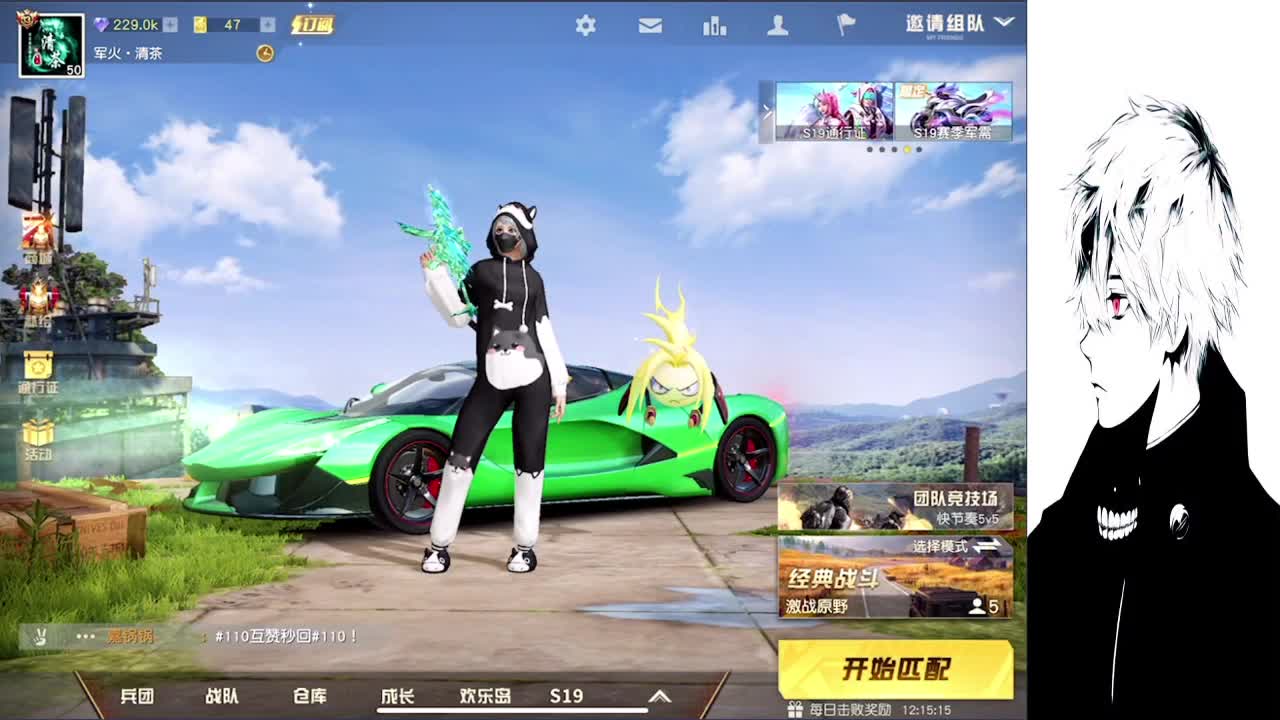Switch to the 仓库 warehouse tab

point(311,697)
